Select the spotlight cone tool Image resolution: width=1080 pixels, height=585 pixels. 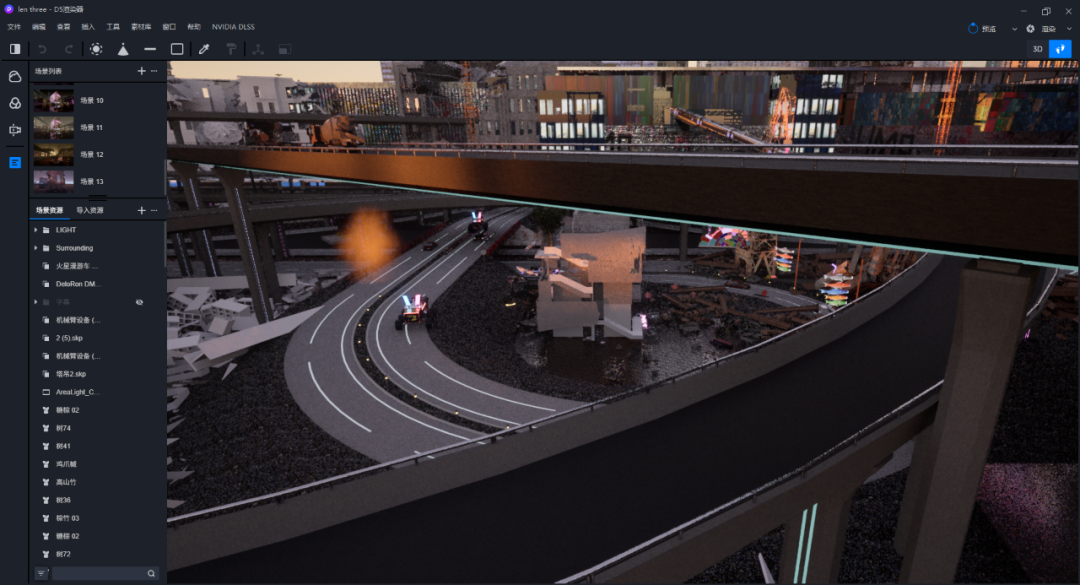point(123,48)
